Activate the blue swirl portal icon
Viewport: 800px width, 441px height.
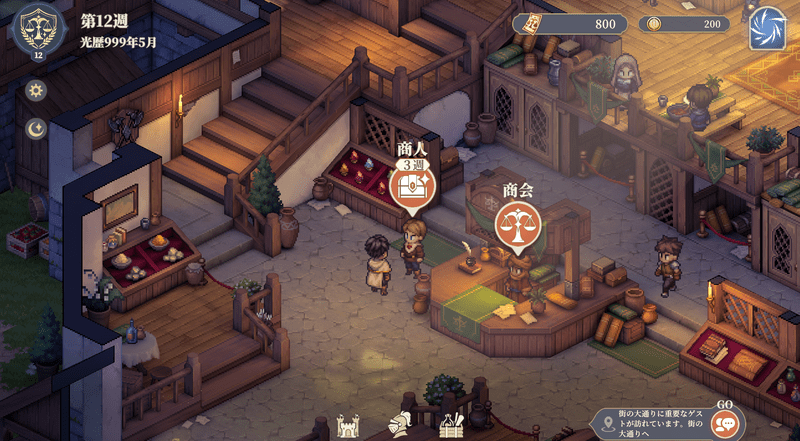pos(769,27)
